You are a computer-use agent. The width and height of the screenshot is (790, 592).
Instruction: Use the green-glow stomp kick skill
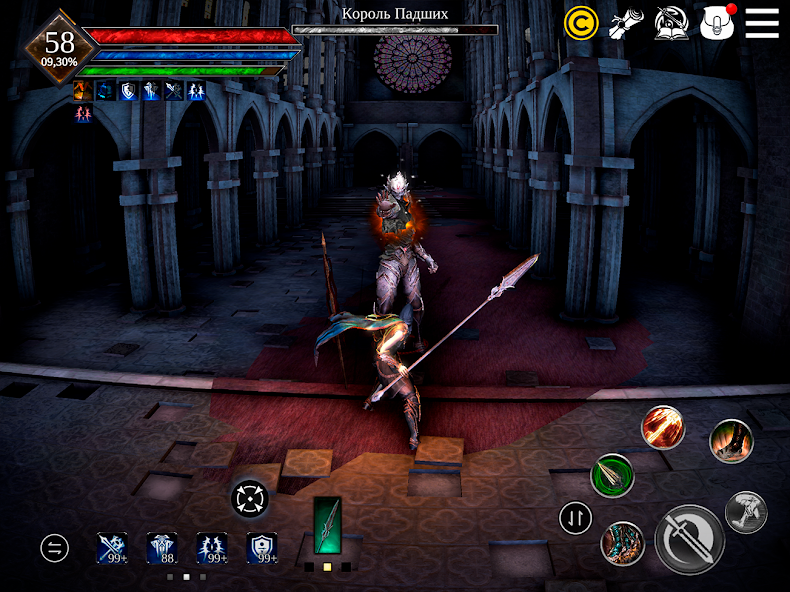click(x=731, y=440)
